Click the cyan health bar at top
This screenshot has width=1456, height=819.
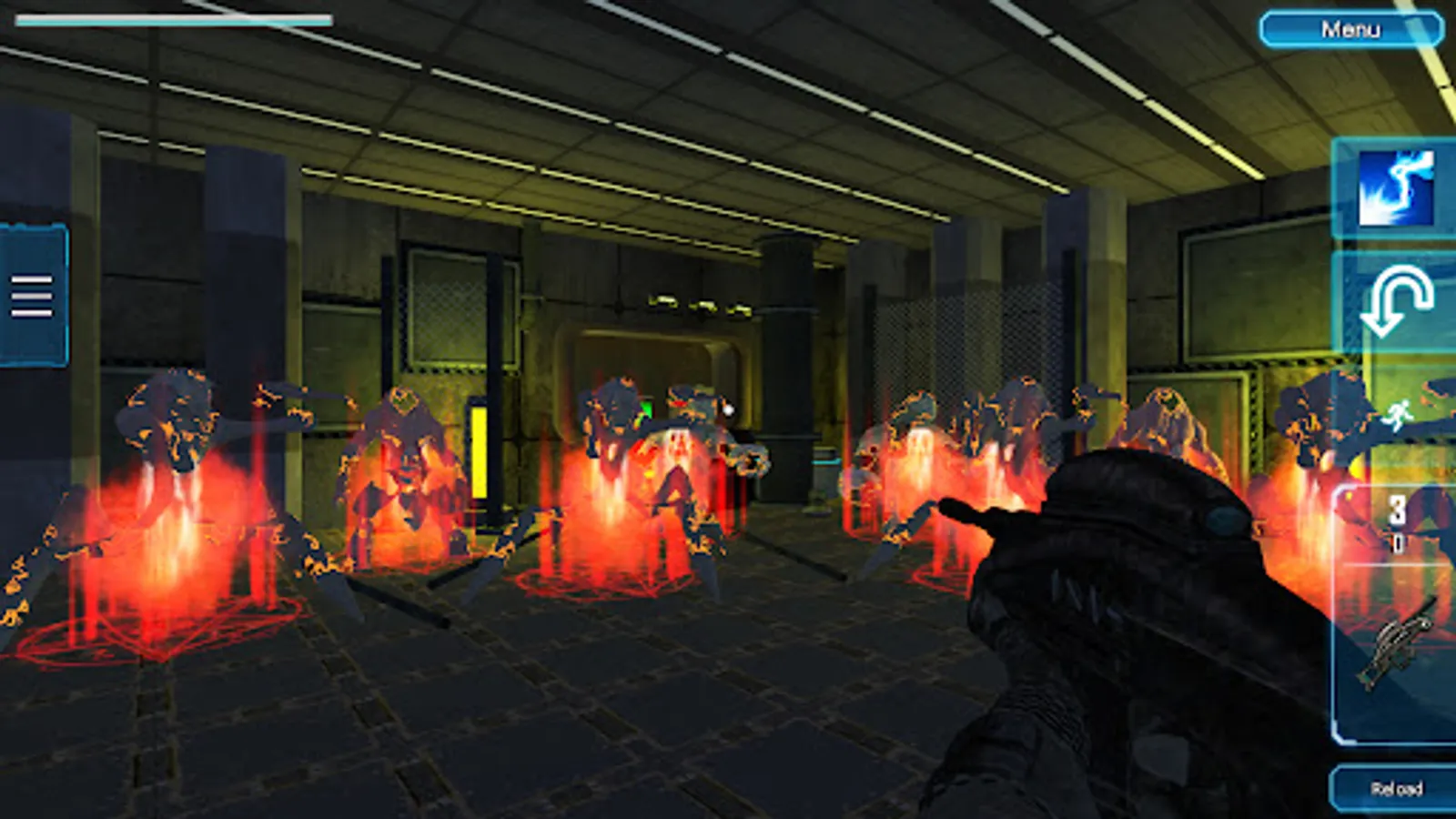pos(173,20)
